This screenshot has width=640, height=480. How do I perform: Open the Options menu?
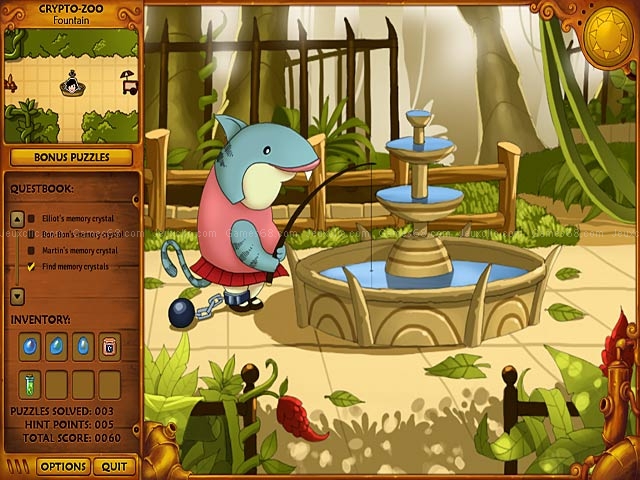pyautogui.click(x=63, y=466)
